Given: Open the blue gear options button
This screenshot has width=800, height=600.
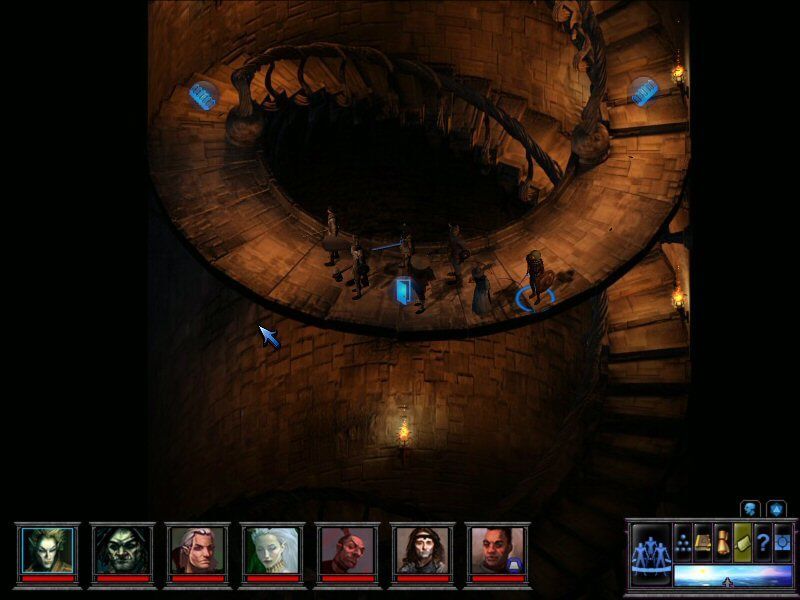Looking at the screenshot, I should 783,541.
